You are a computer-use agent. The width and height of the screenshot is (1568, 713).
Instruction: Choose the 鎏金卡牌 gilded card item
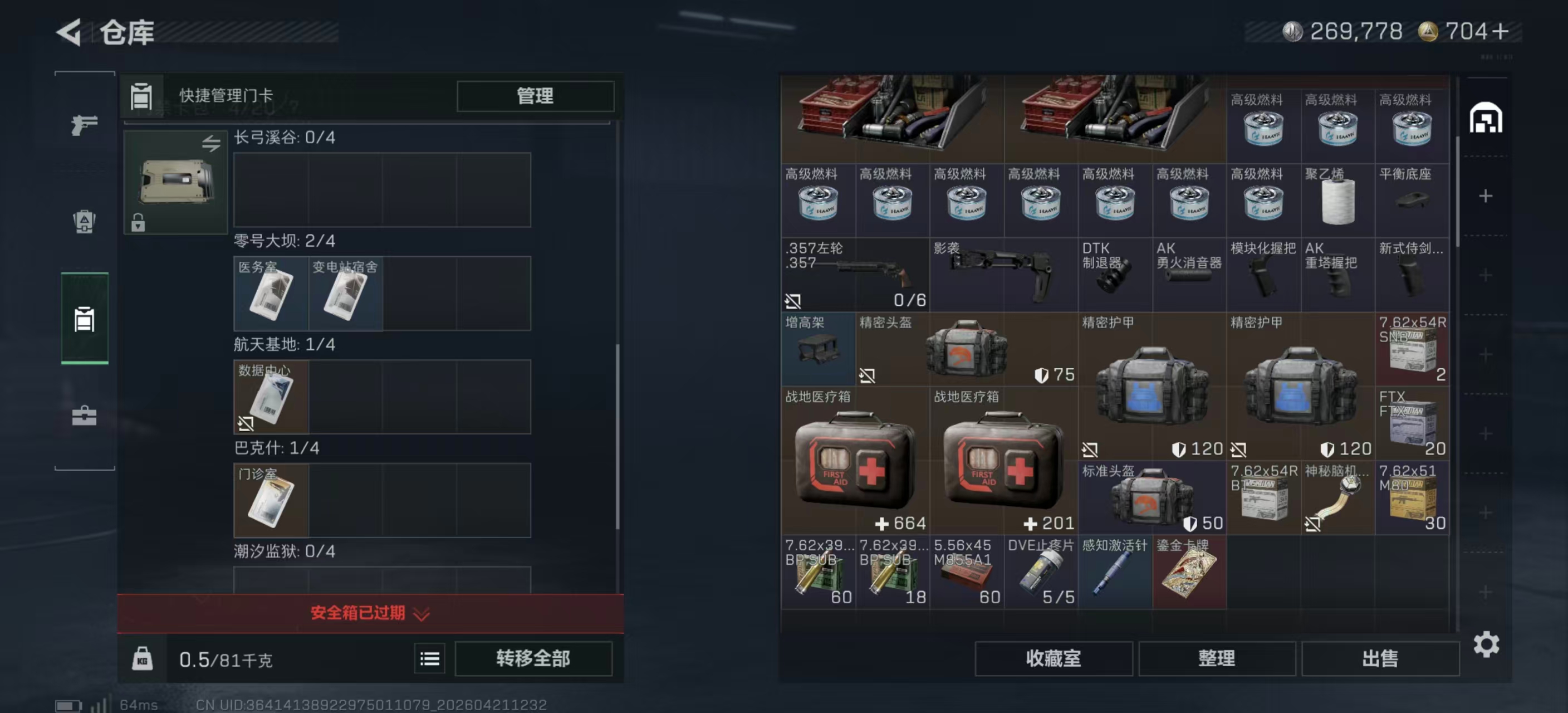point(1189,572)
